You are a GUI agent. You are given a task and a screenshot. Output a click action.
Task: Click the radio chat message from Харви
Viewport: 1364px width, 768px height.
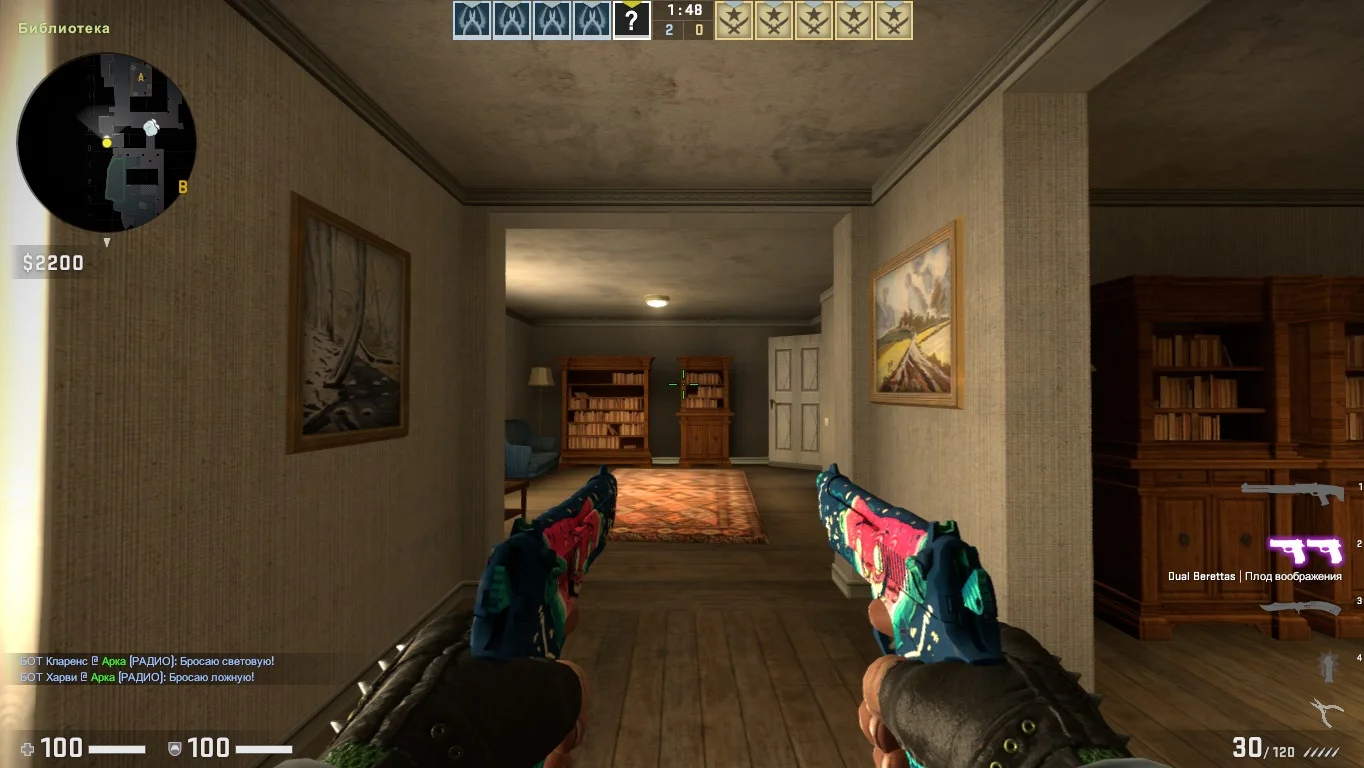(x=137, y=677)
